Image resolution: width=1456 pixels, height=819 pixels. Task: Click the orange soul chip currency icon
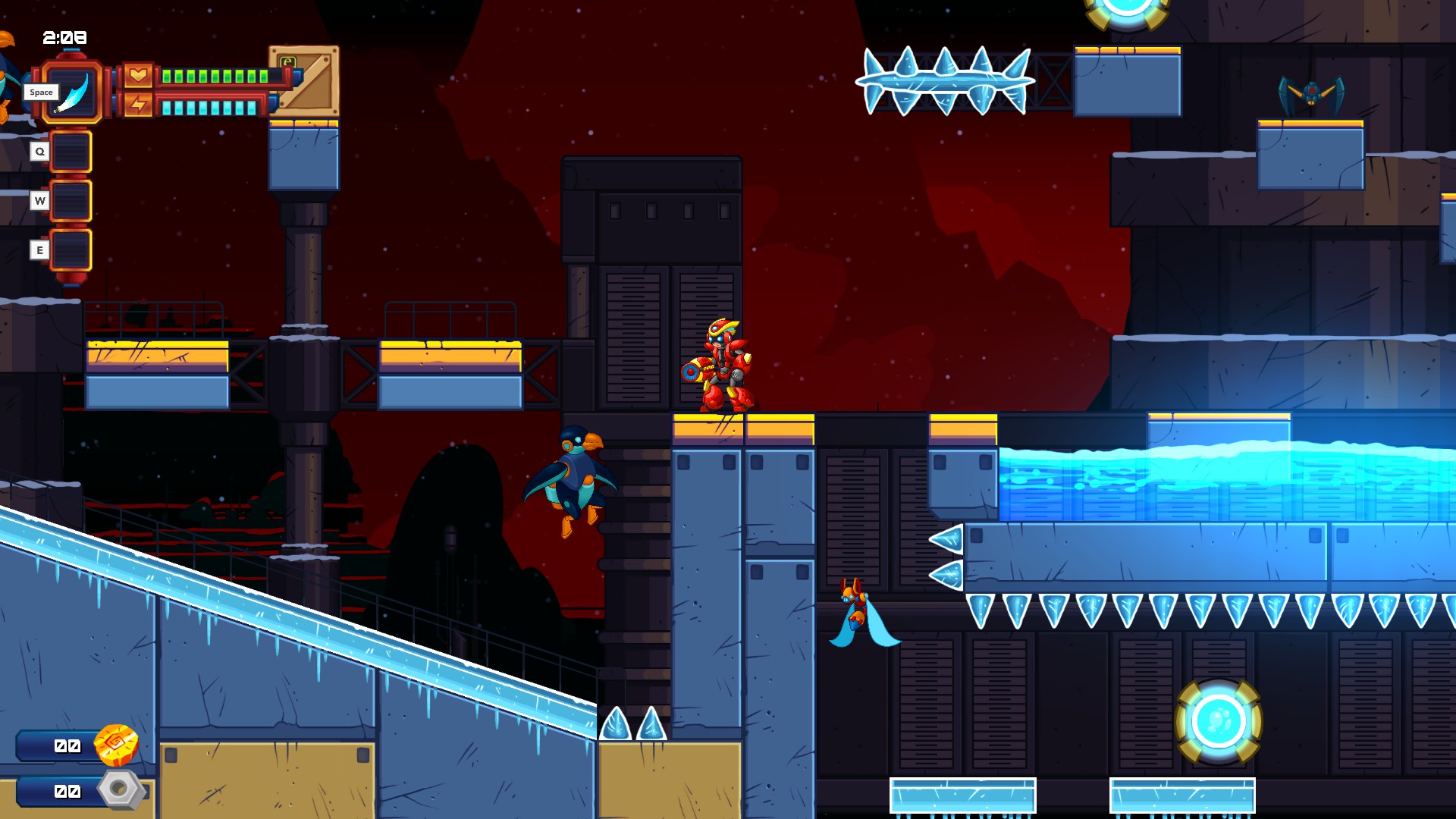116,745
